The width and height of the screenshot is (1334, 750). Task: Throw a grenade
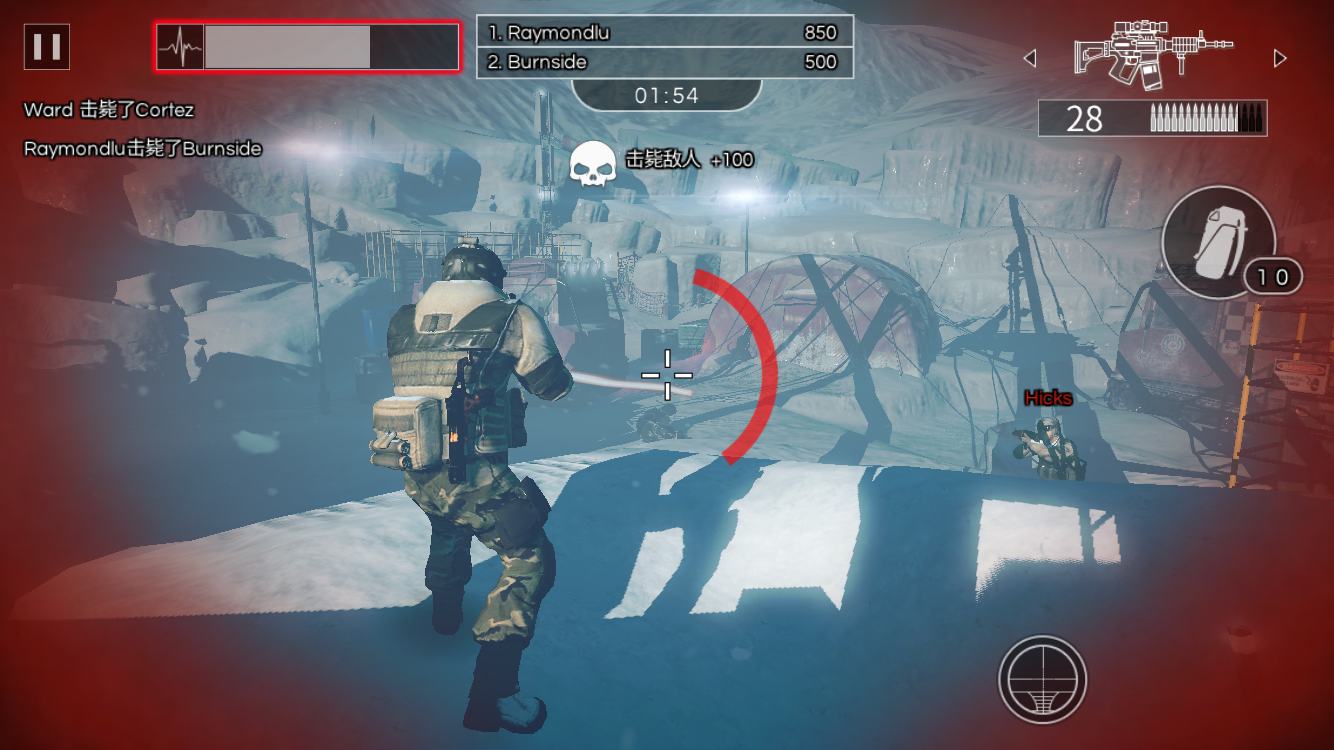1218,242
